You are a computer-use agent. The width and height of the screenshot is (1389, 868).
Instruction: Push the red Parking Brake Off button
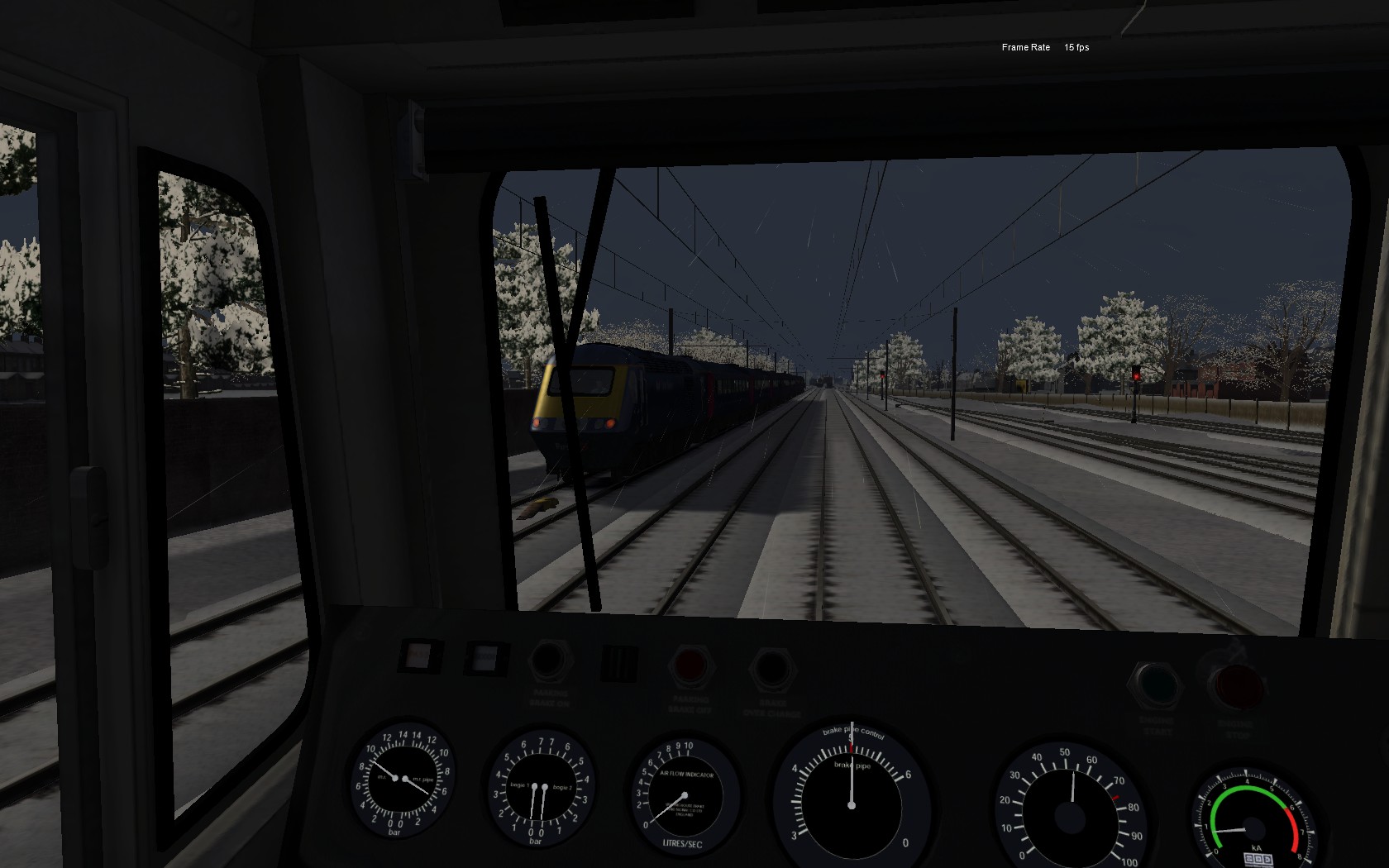pyautogui.click(x=690, y=665)
